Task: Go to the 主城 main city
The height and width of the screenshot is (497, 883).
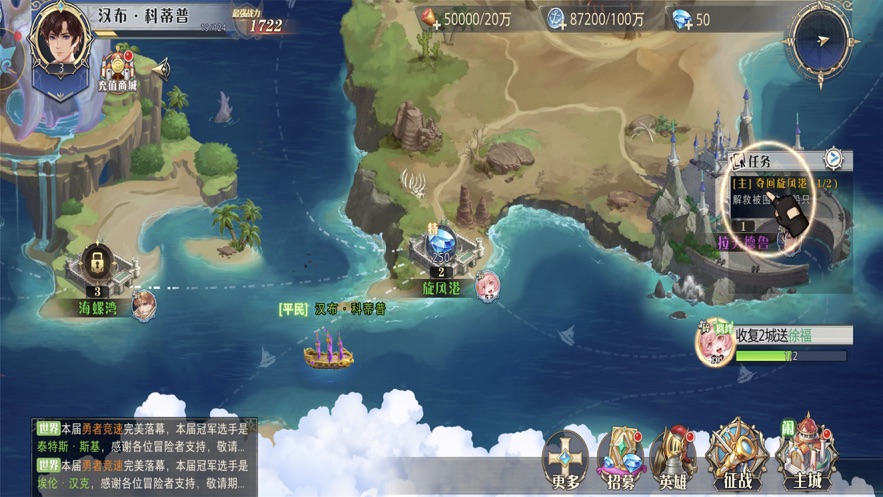Action: click(807, 460)
